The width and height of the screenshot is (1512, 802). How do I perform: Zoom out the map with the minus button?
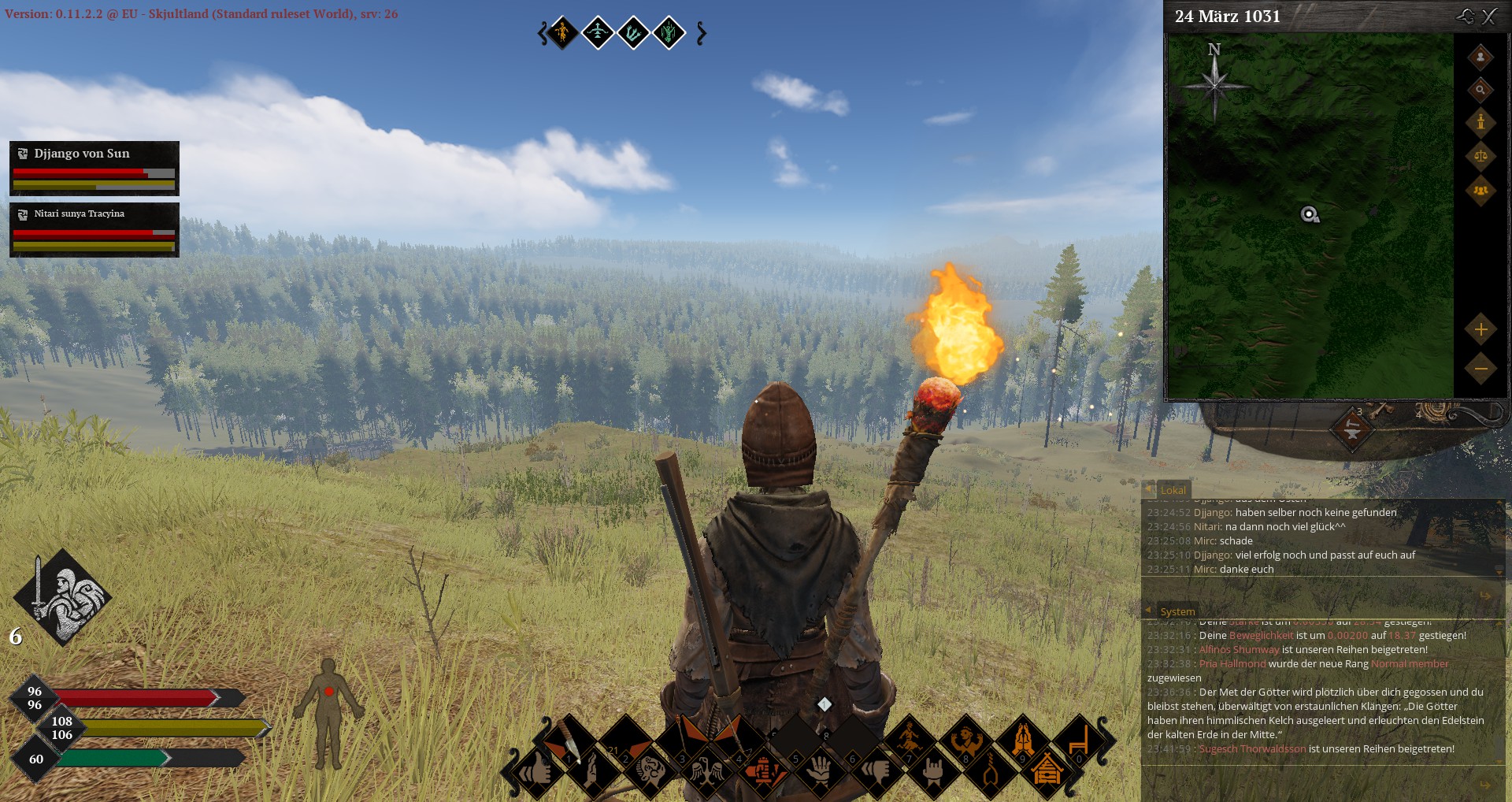(1480, 368)
